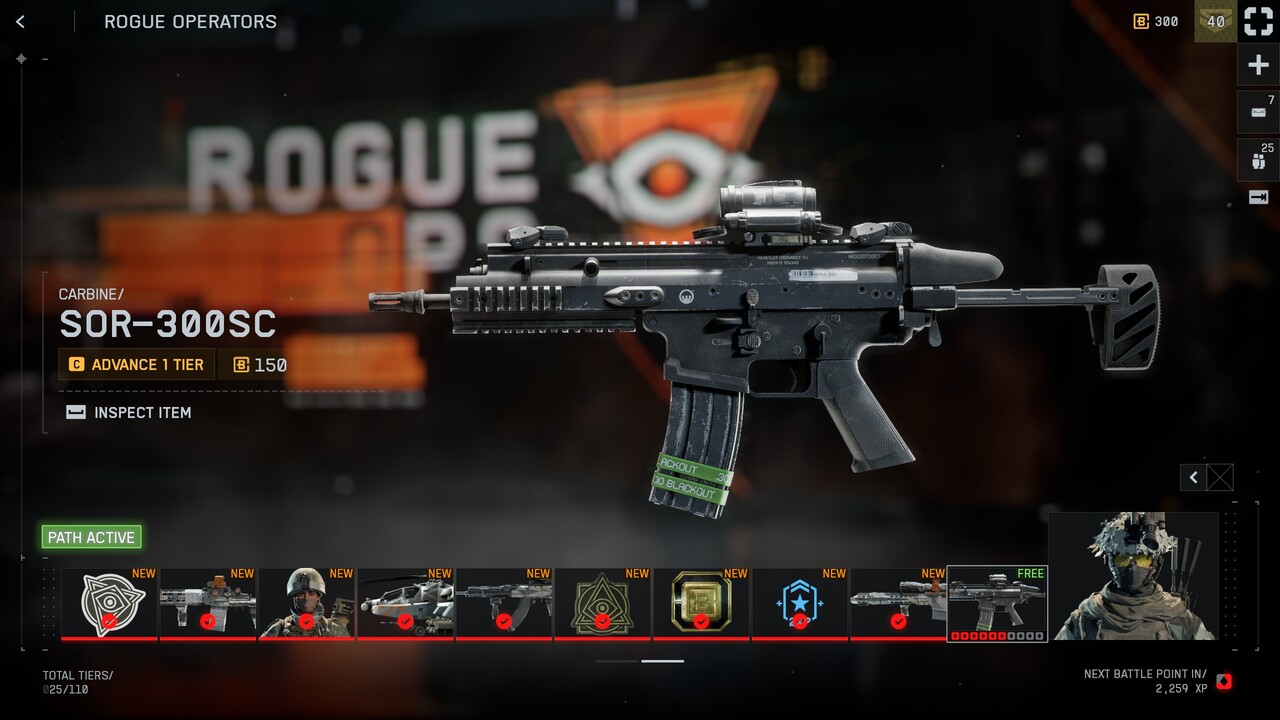Screen dimensions: 1280x720
Task: Select the blue 2XP token tier reward
Action: click(797, 603)
